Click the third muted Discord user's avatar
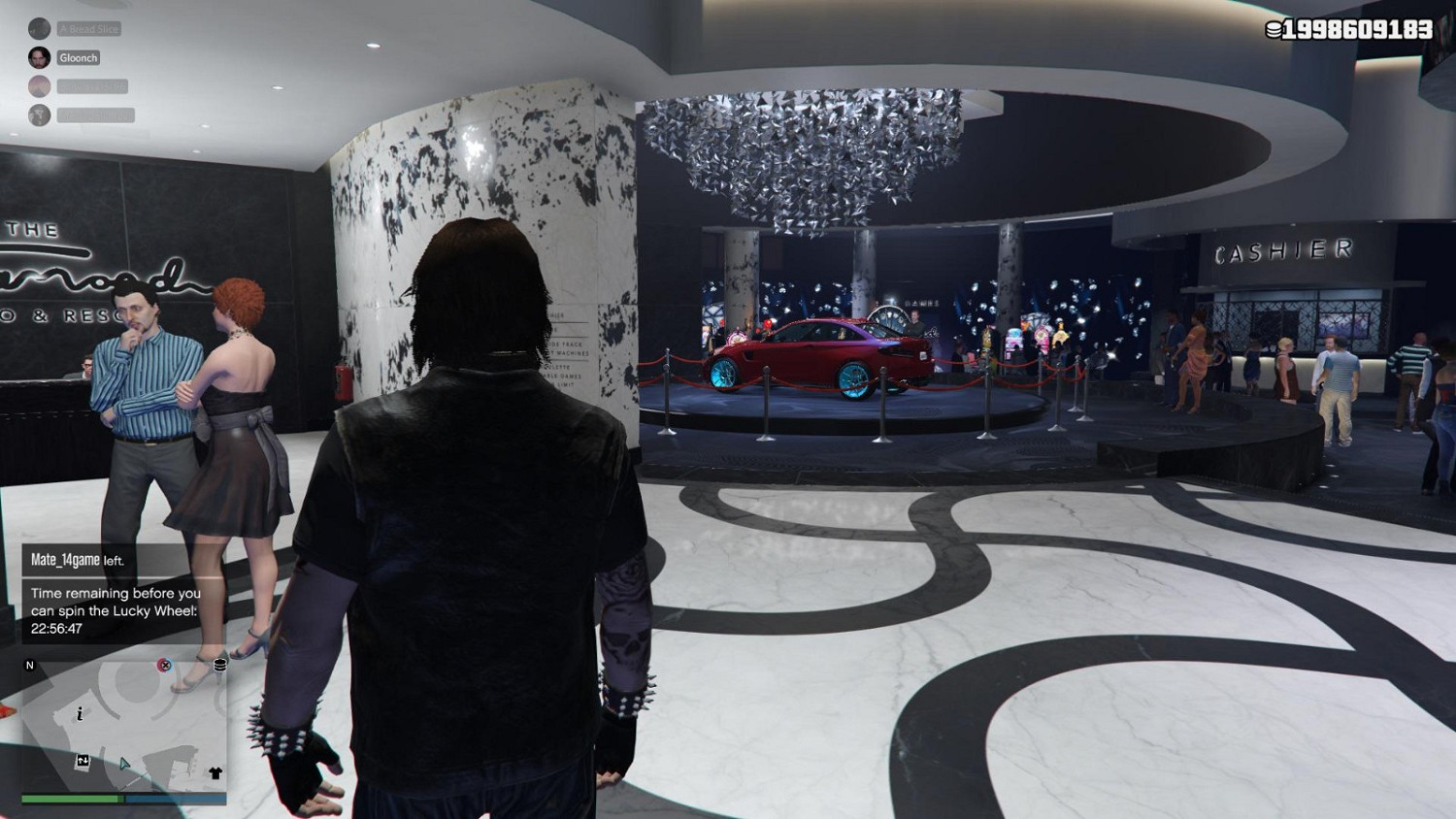Viewport: 1456px width, 819px height. (40, 86)
